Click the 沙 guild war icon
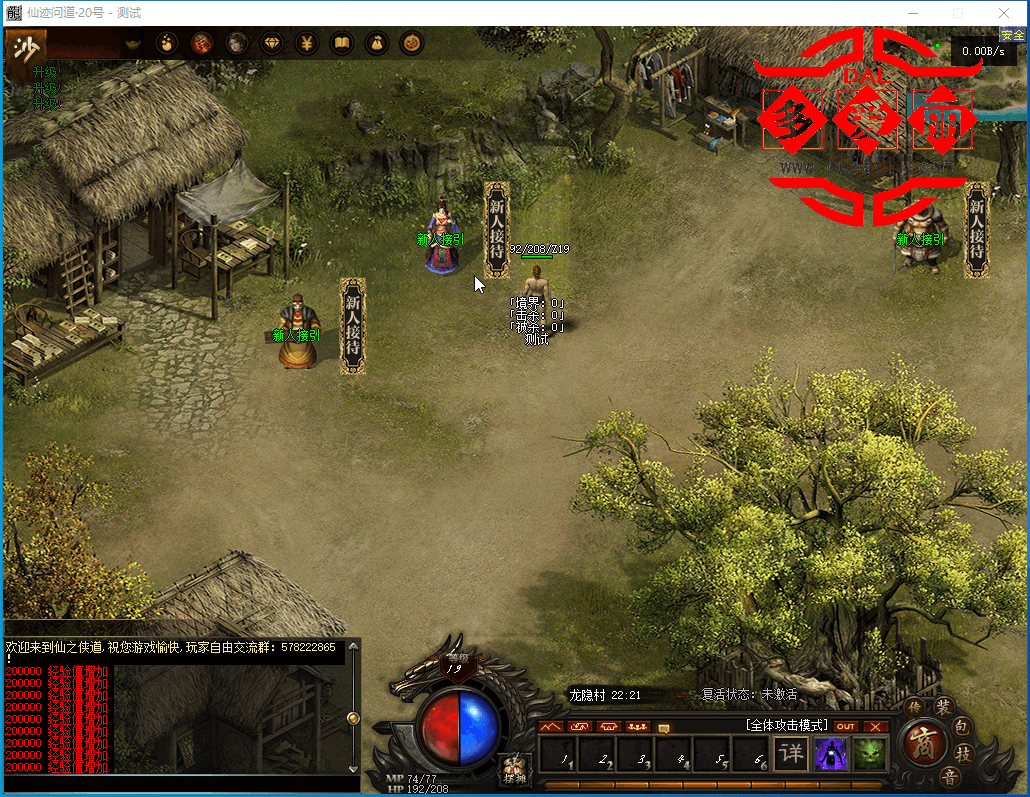The height and width of the screenshot is (797, 1030). pyautogui.click(x=30, y=46)
